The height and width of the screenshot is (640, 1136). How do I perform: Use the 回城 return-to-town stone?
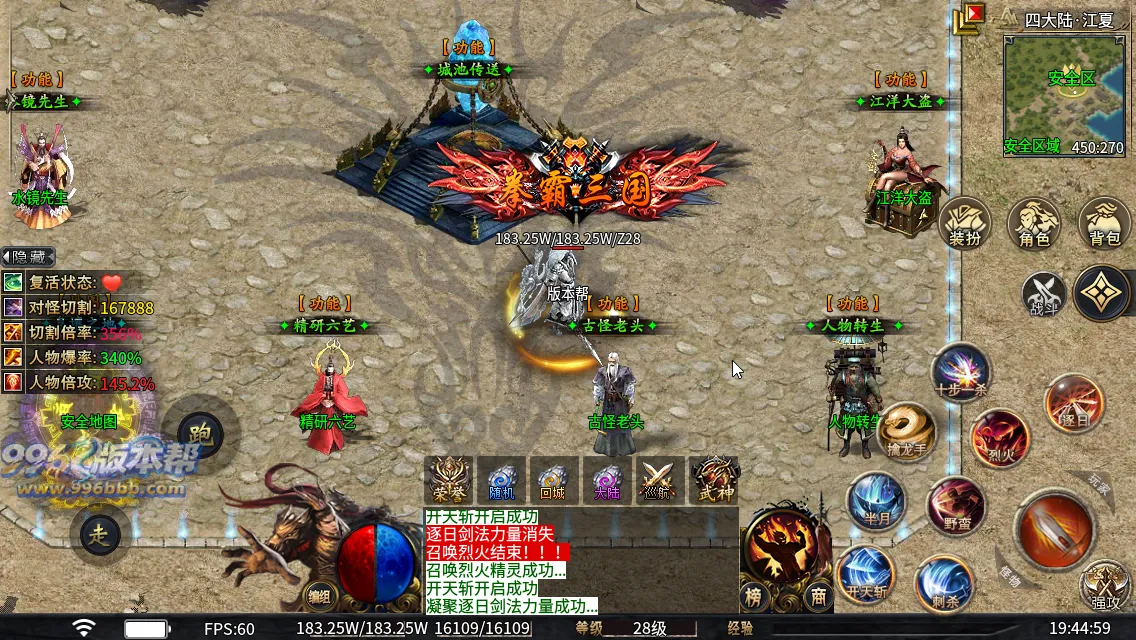click(x=553, y=480)
